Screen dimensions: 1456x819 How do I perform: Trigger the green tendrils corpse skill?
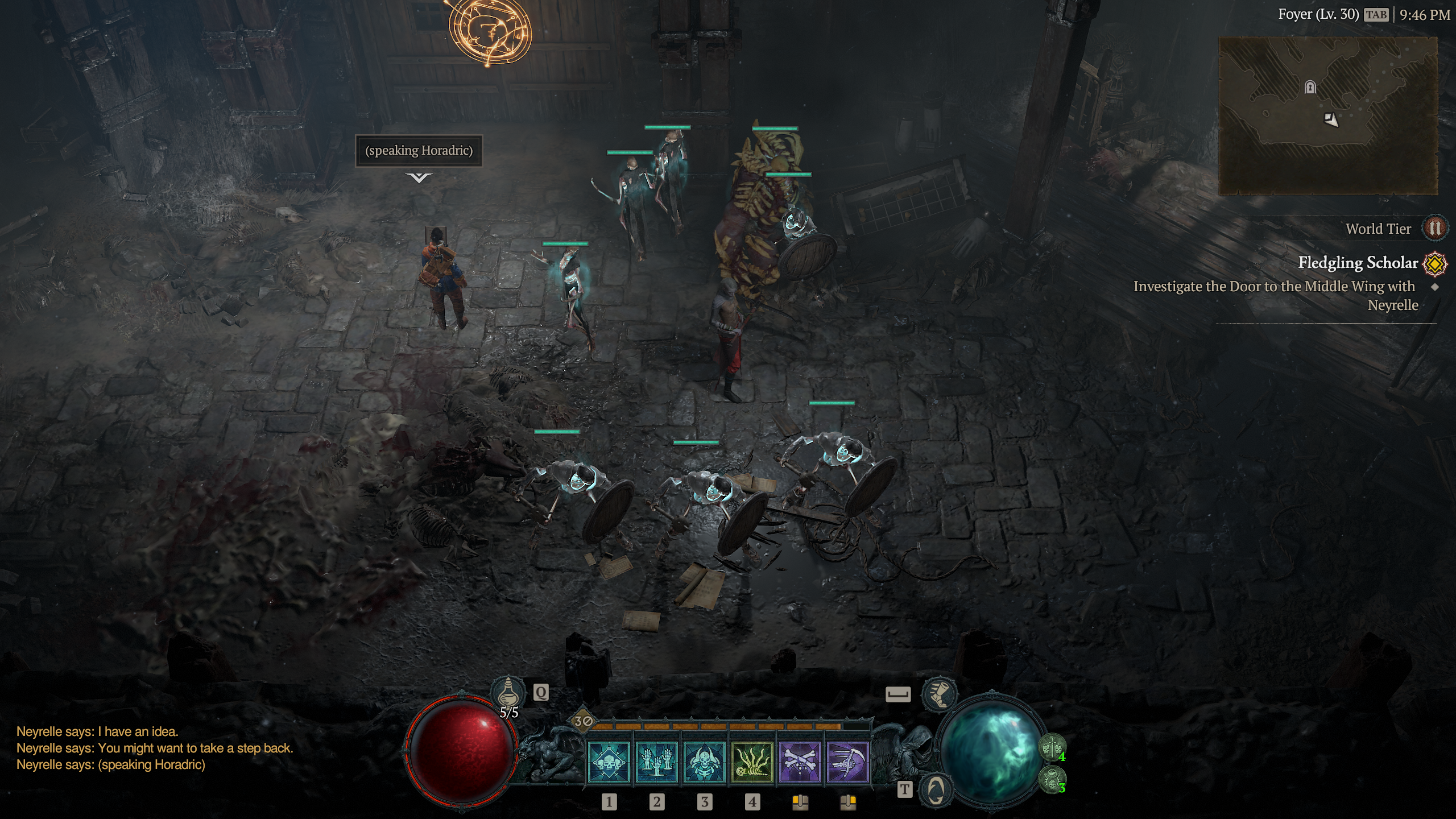coord(752,763)
